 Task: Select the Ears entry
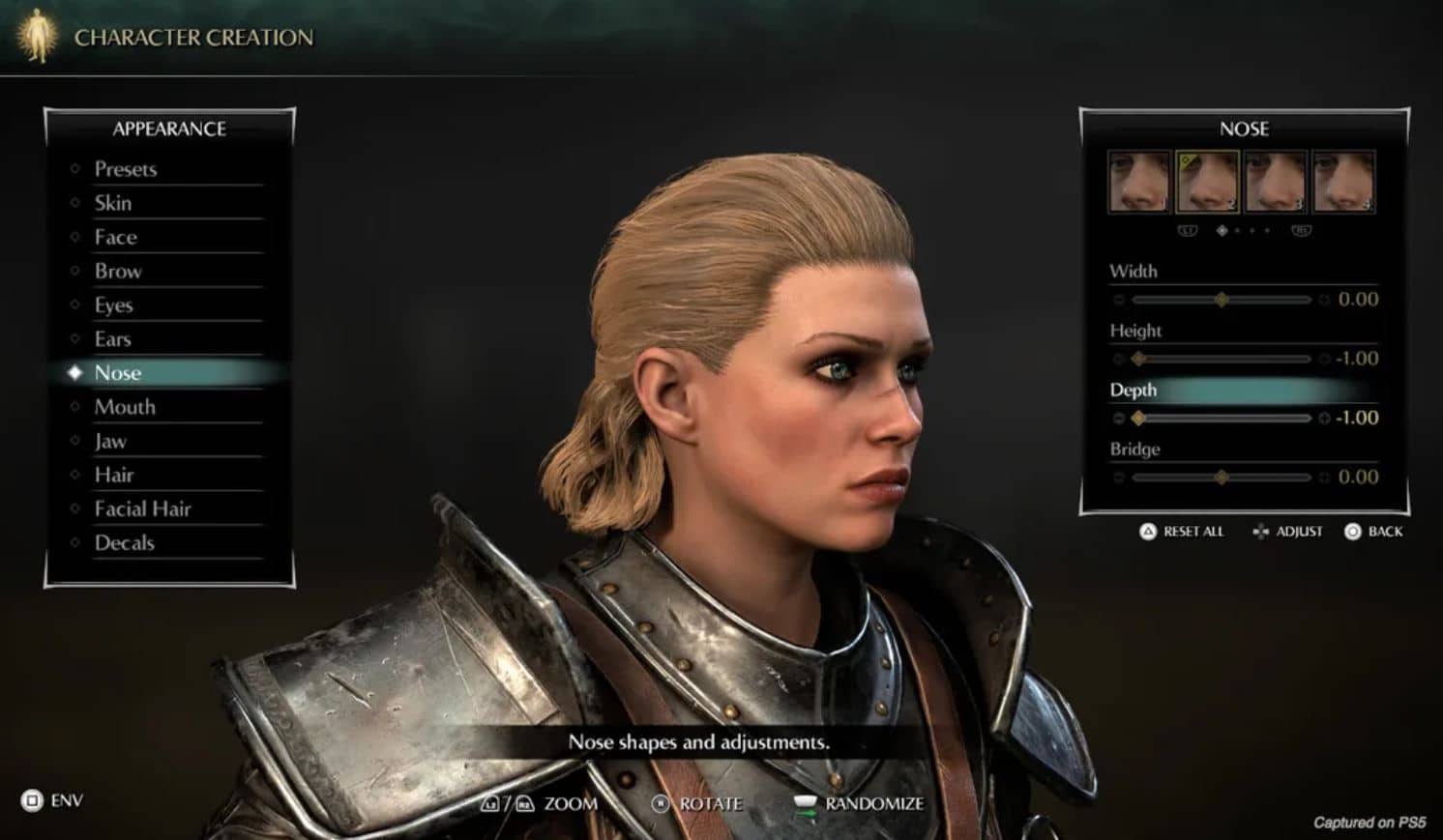coord(113,339)
